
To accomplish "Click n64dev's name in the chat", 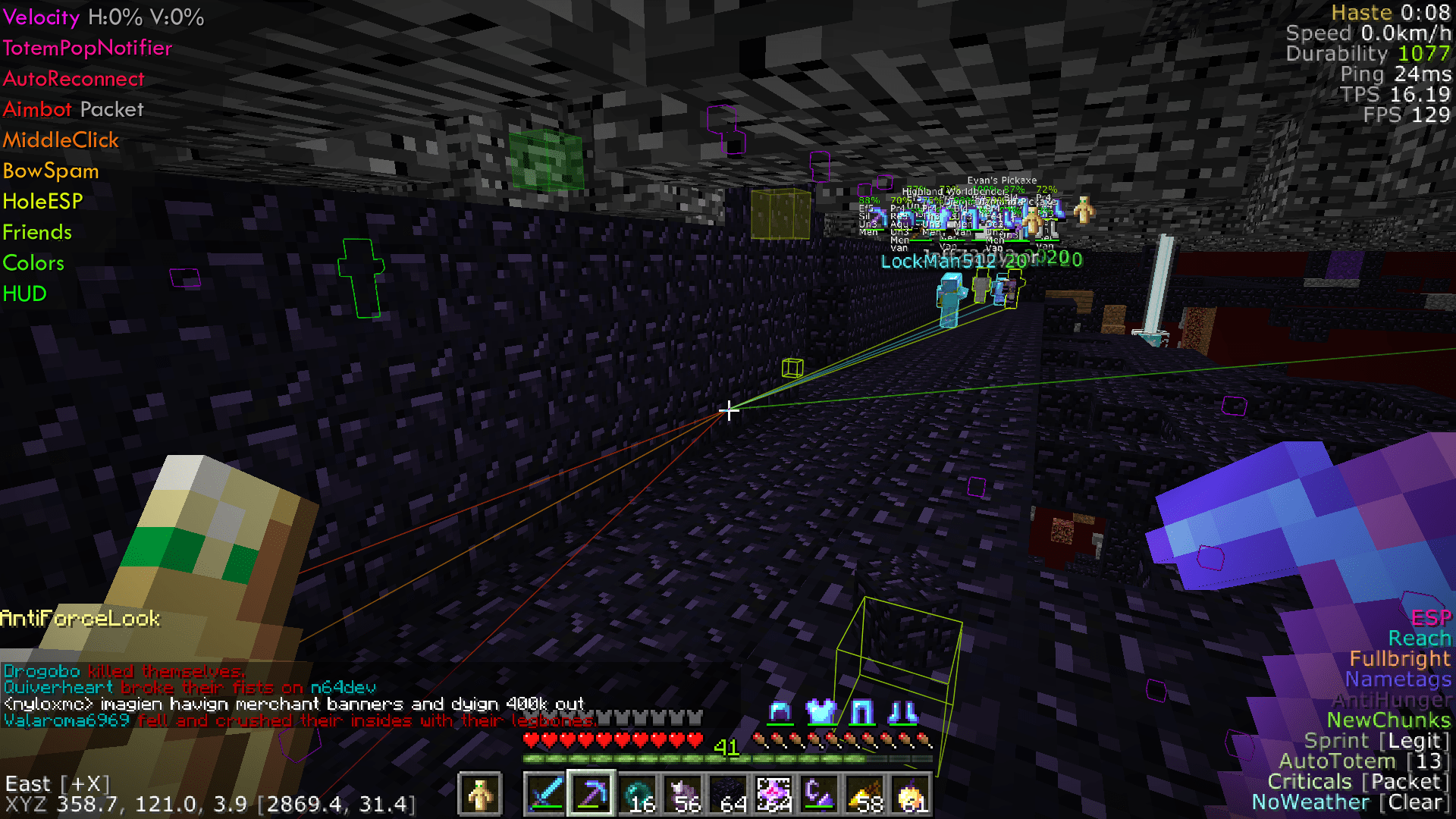I will coord(344,687).
